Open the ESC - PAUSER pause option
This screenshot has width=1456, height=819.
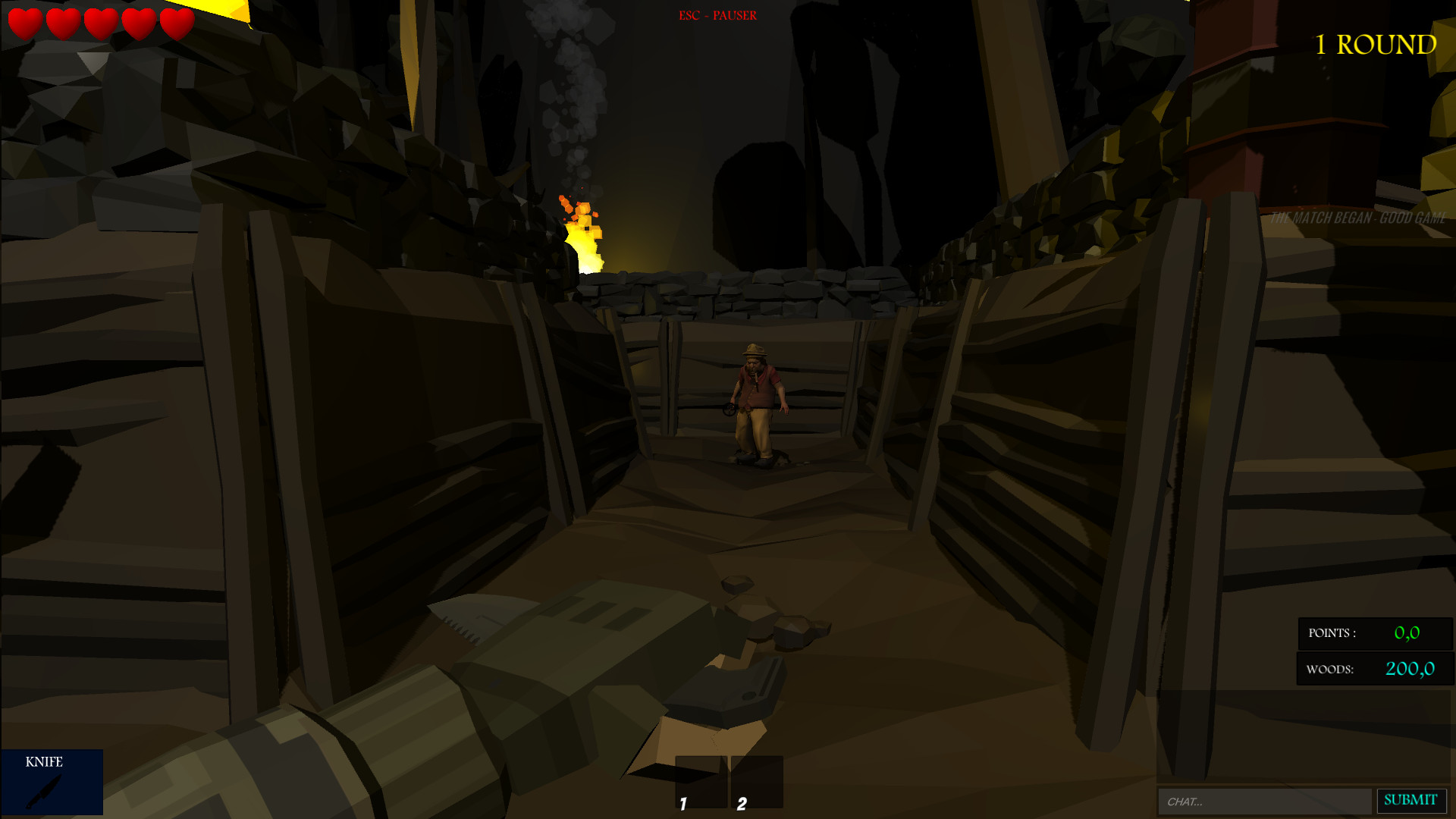click(717, 14)
